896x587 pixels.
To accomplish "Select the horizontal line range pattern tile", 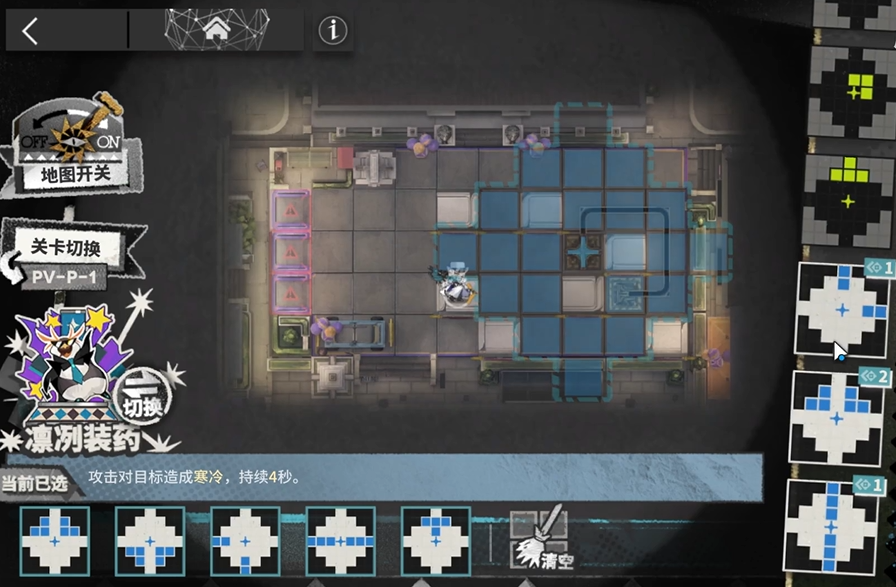I will 340,540.
